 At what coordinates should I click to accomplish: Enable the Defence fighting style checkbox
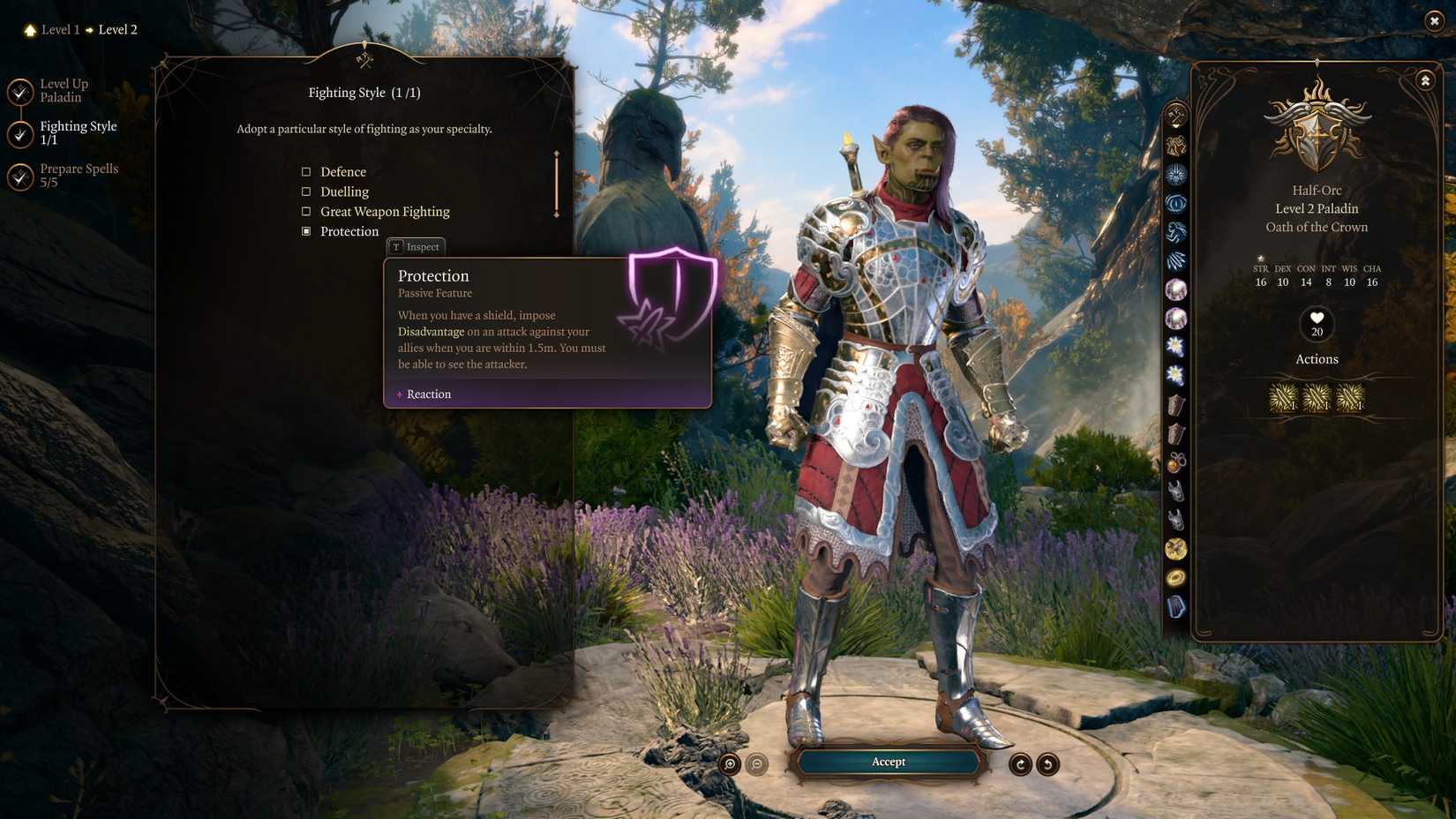306,171
